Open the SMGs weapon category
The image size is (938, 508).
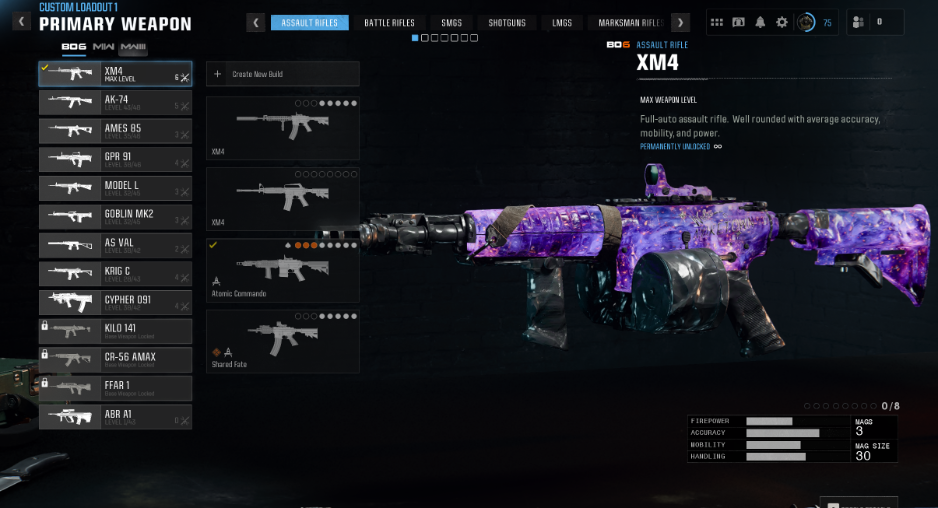pyautogui.click(x=451, y=22)
